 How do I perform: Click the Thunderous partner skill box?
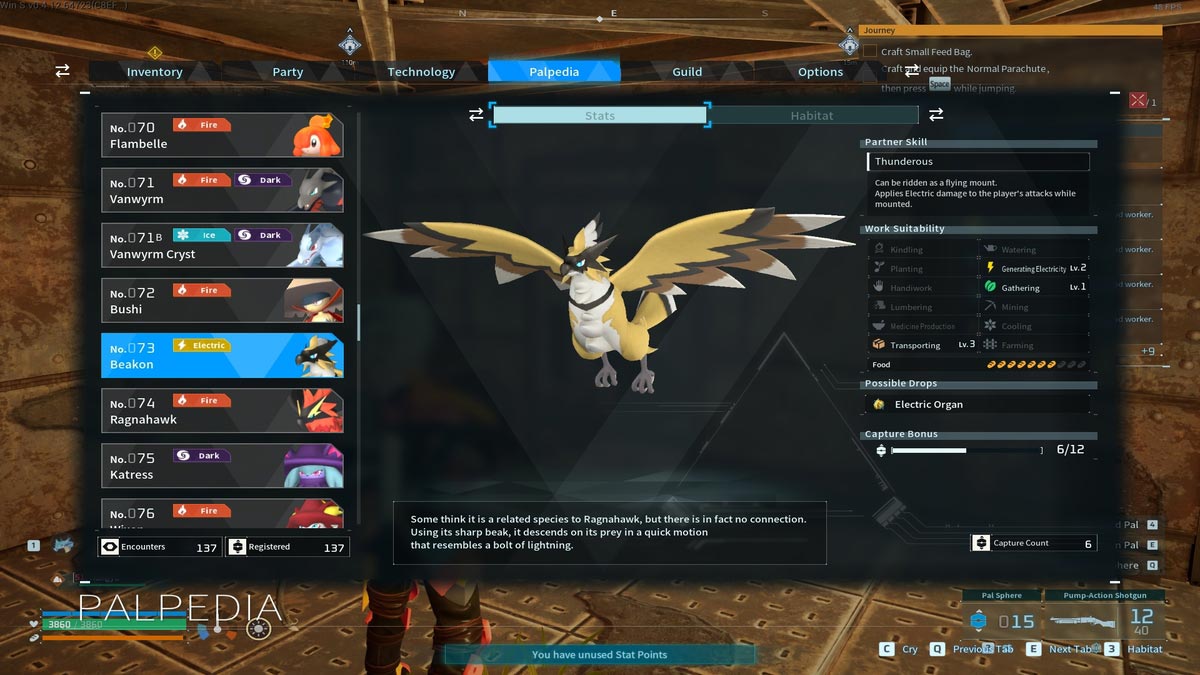[978, 162]
